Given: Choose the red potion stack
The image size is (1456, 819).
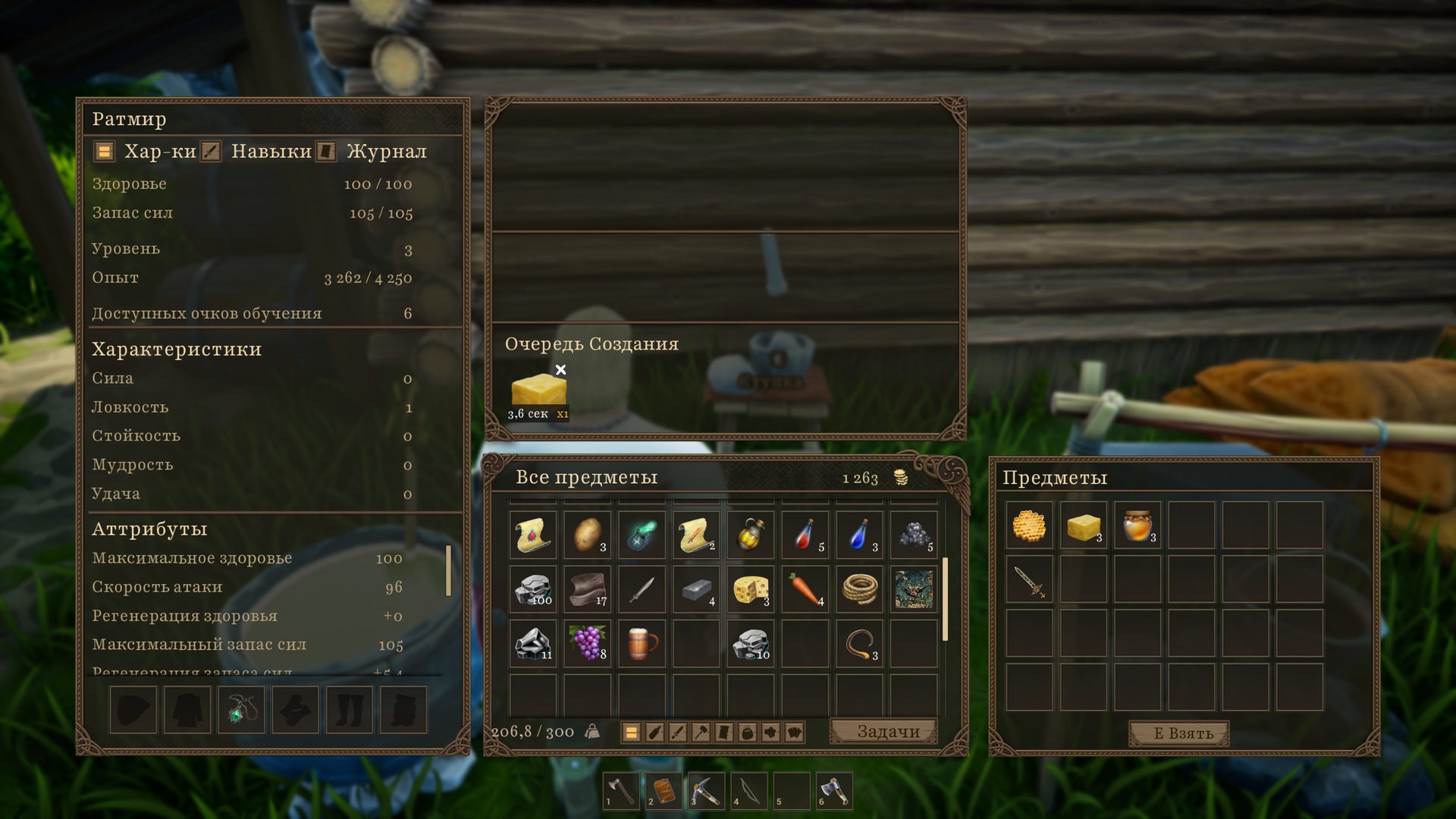Looking at the screenshot, I should point(805,535).
